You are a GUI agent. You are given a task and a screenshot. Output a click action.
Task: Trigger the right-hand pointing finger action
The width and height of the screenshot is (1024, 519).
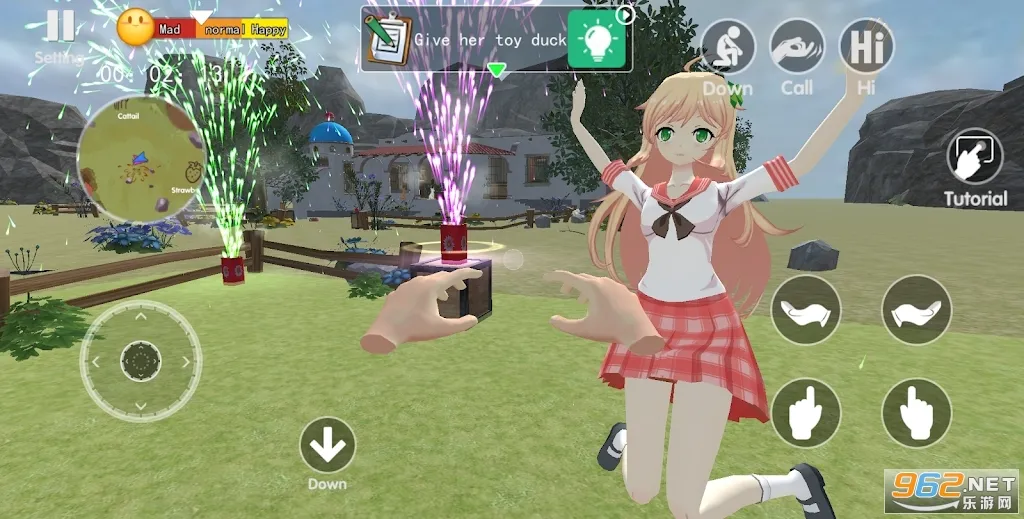point(916,412)
